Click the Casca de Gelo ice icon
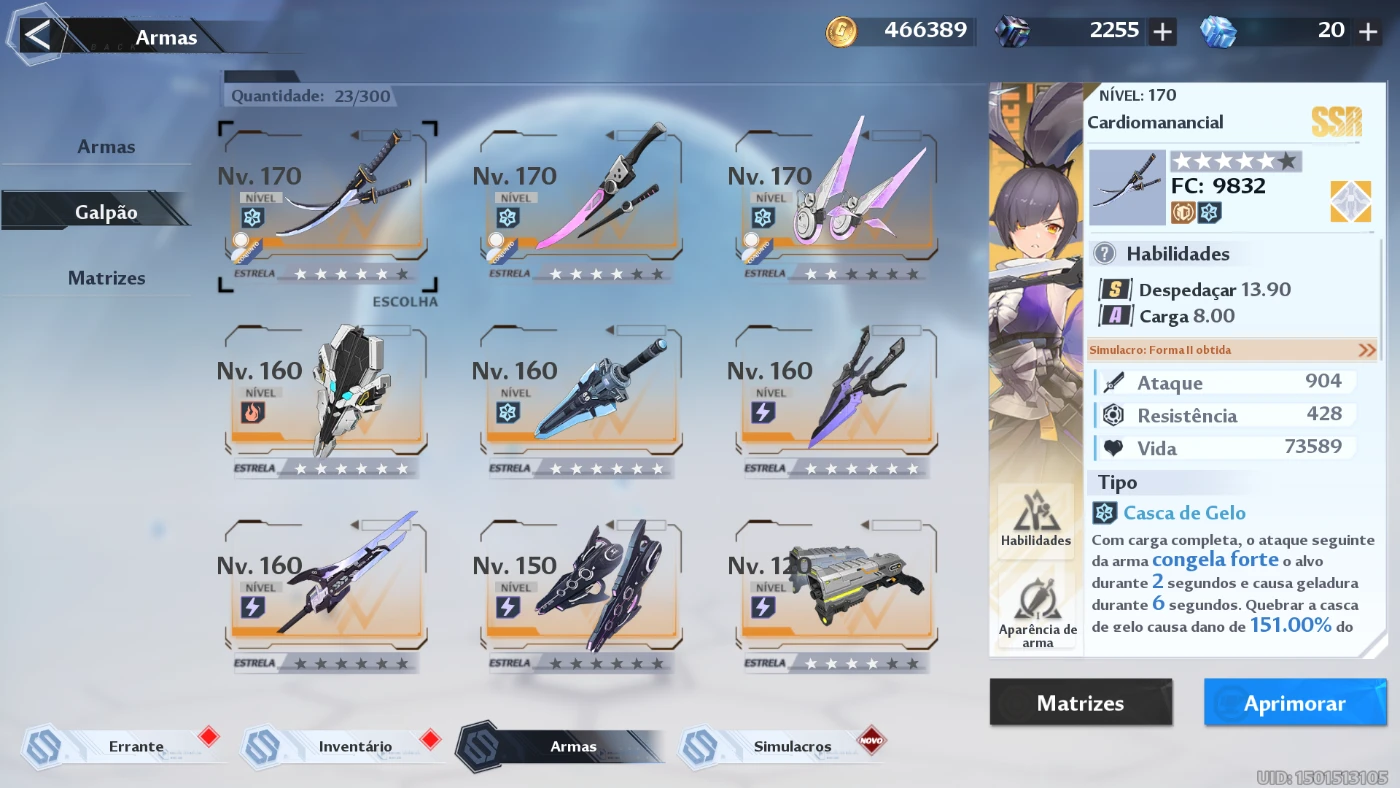Screen dimensions: 1400x788 click(x=1103, y=512)
